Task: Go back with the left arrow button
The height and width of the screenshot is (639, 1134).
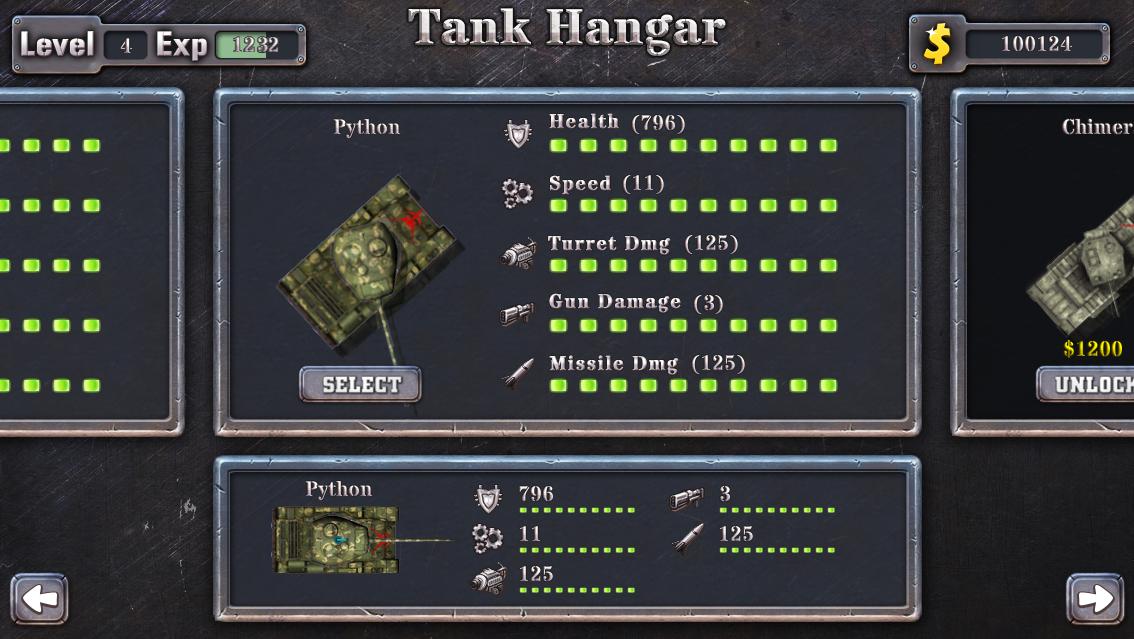Action: tap(40, 599)
